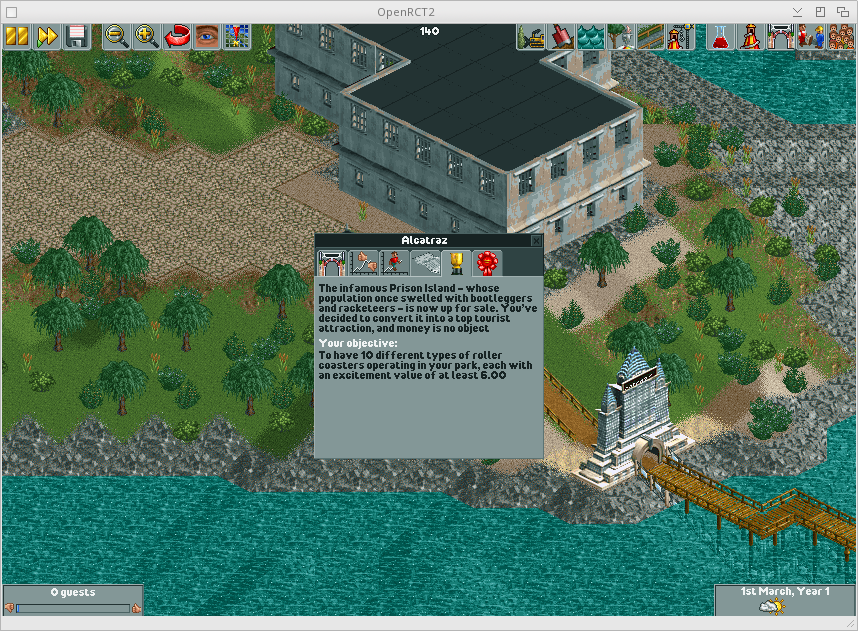This screenshot has width=858, height=631.
Task: Open the scenery placement tool
Action: (x=621, y=37)
